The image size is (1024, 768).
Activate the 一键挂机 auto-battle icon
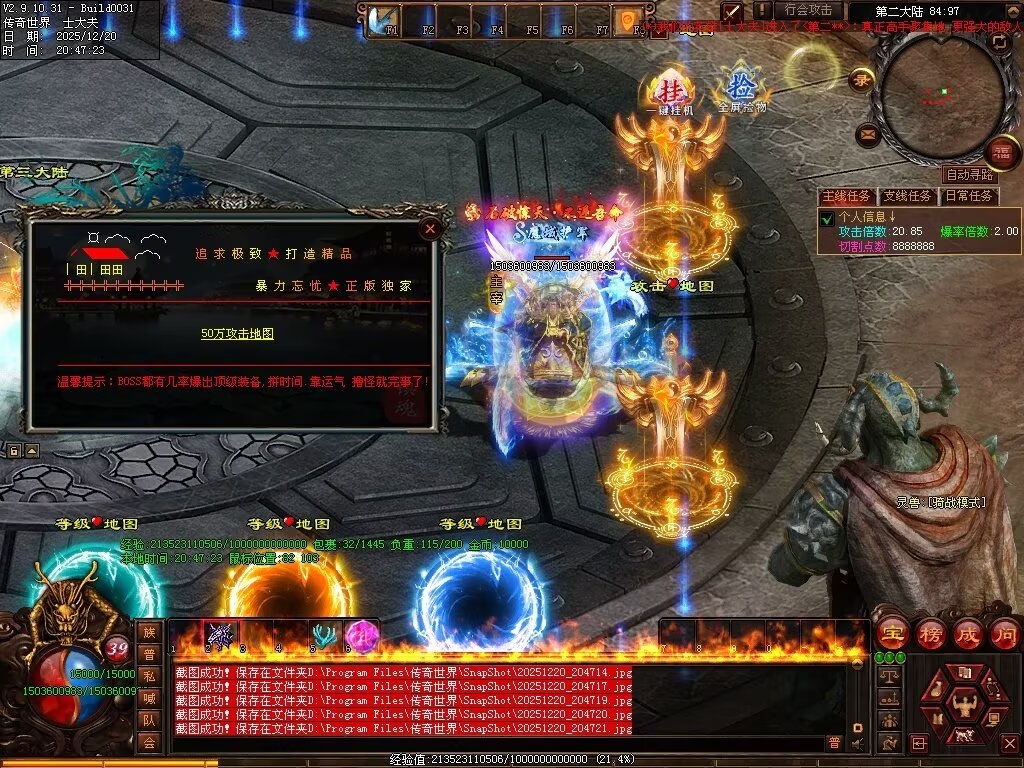click(669, 91)
